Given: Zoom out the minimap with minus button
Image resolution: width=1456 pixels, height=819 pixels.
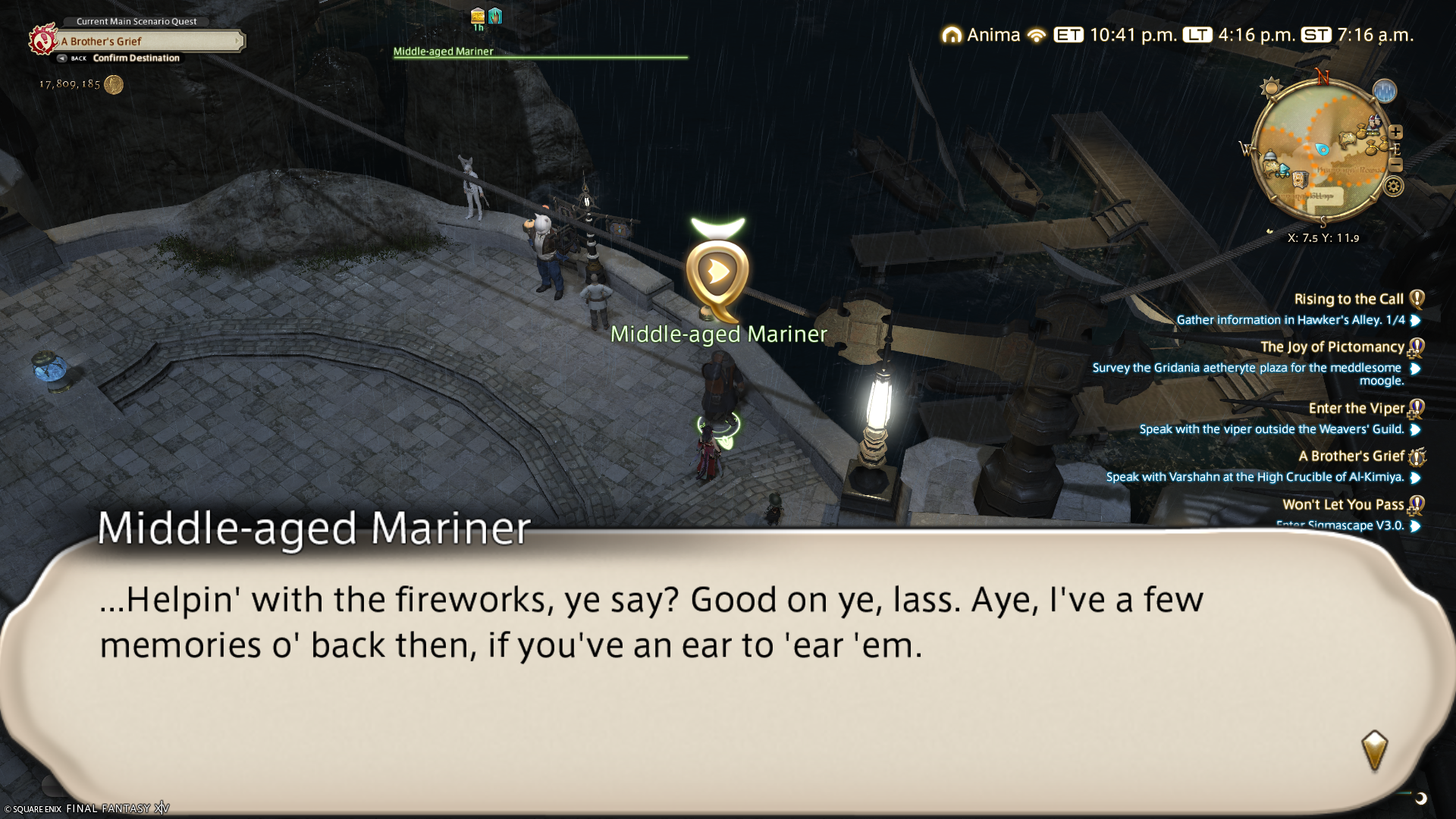Looking at the screenshot, I should tap(1396, 165).
